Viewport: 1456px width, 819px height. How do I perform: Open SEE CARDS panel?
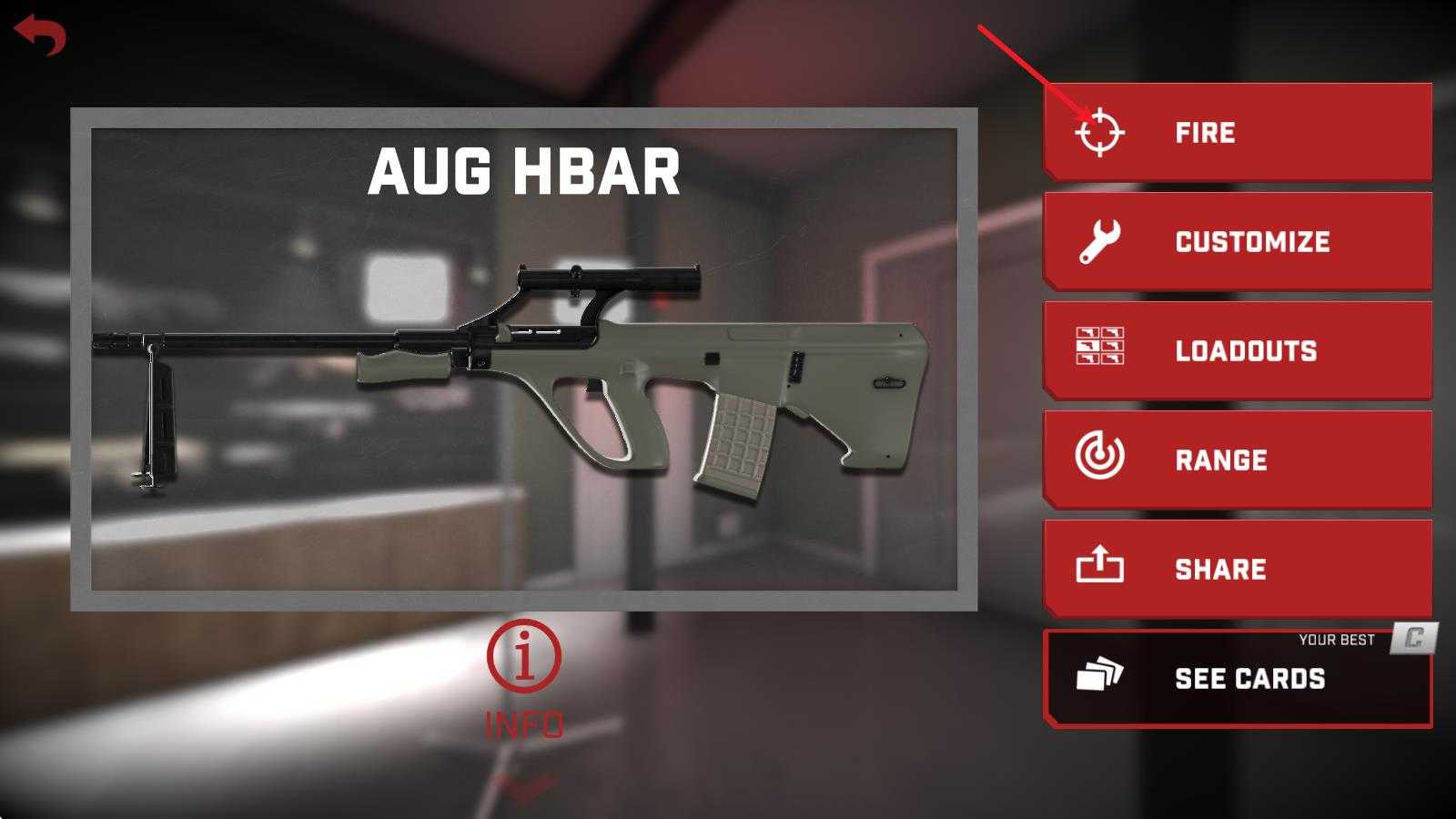(1238, 679)
